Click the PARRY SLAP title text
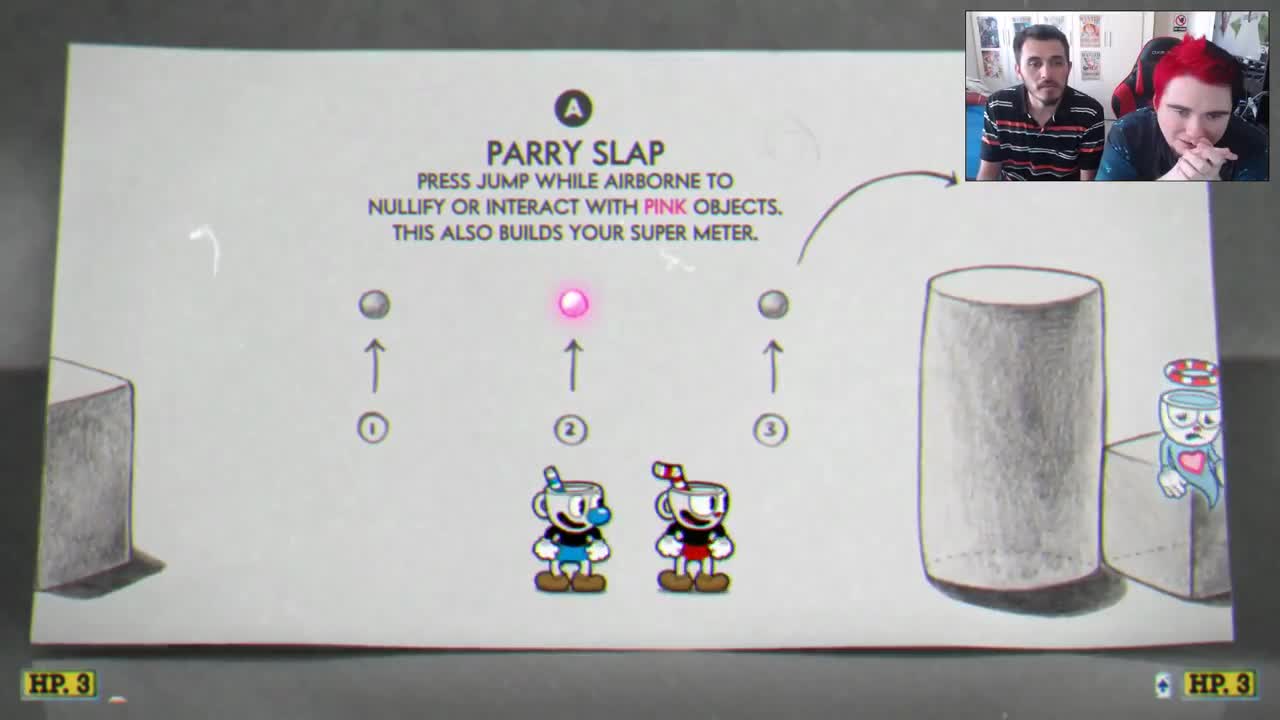The height and width of the screenshot is (720, 1280). pos(574,153)
